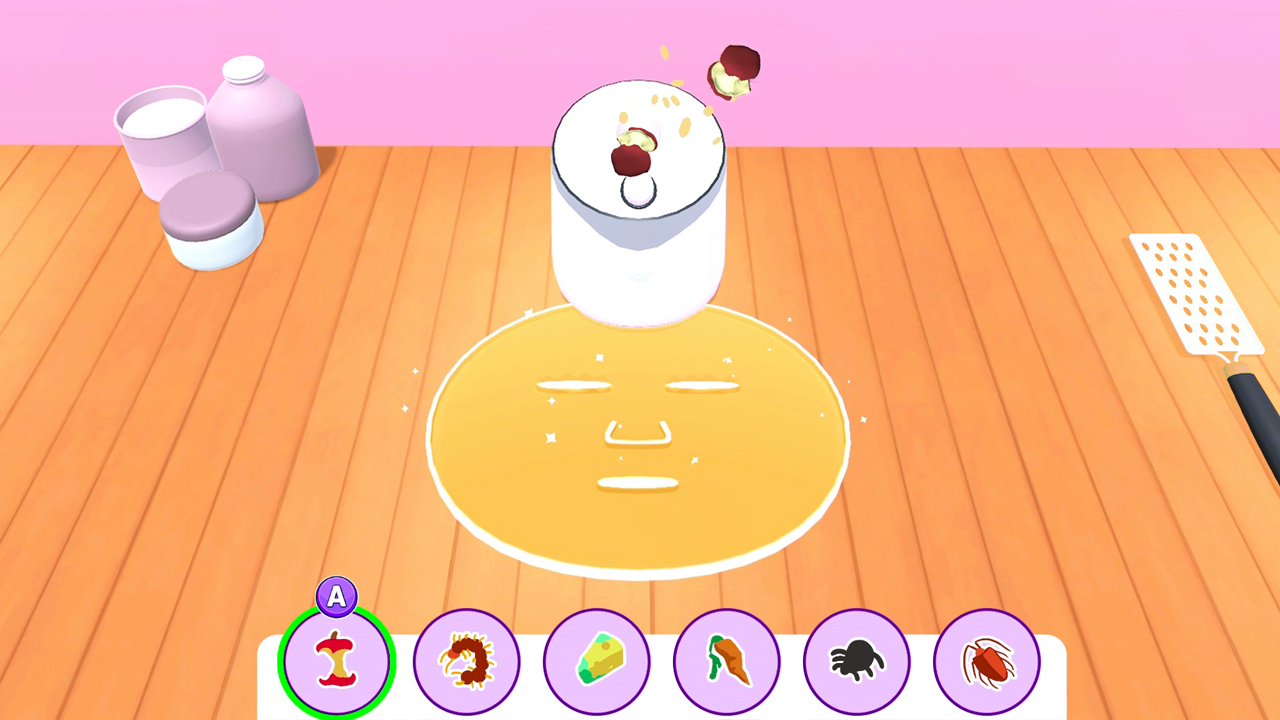Click the pancake's mouth
Image resolution: width=1280 pixels, height=720 pixels.
tap(640, 485)
